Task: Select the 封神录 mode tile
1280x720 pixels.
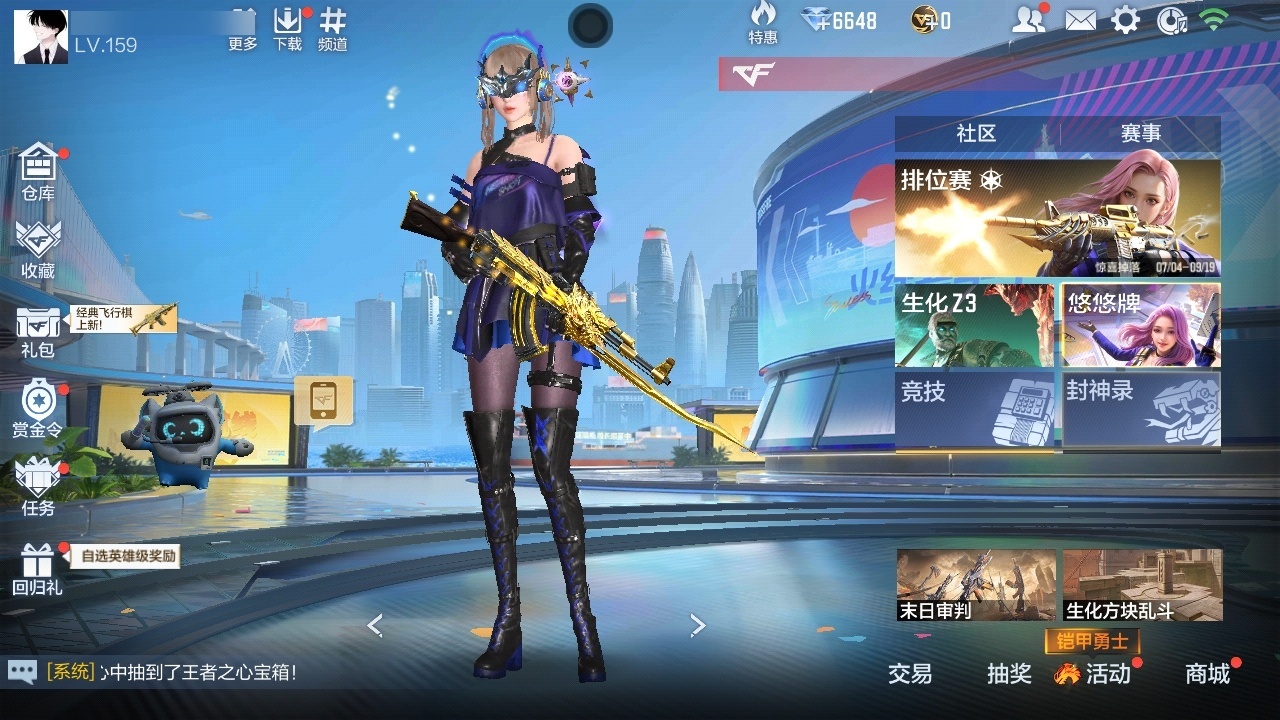Action: [x=1141, y=410]
